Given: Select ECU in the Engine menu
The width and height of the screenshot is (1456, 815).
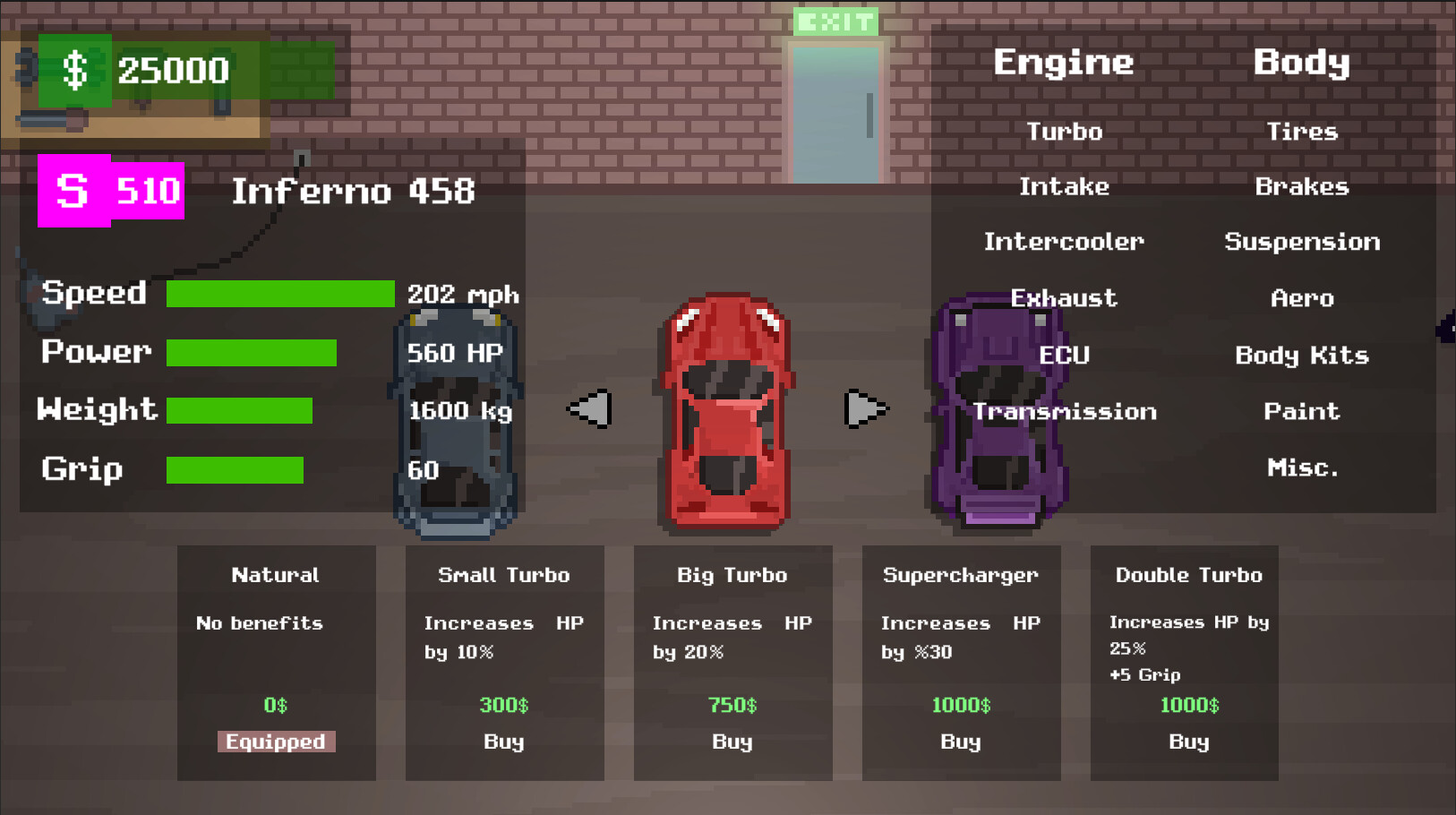Looking at the screenshot, I should [1065, 355].
